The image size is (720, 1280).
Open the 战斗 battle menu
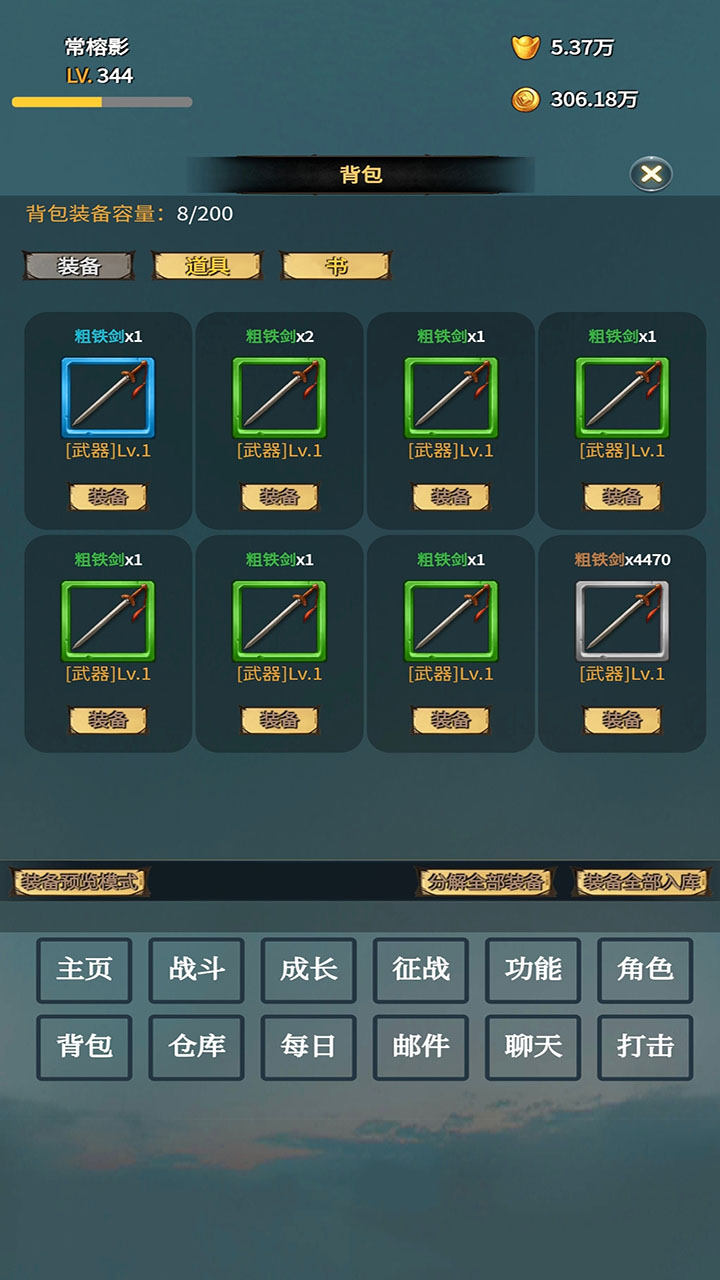(196, 970)
